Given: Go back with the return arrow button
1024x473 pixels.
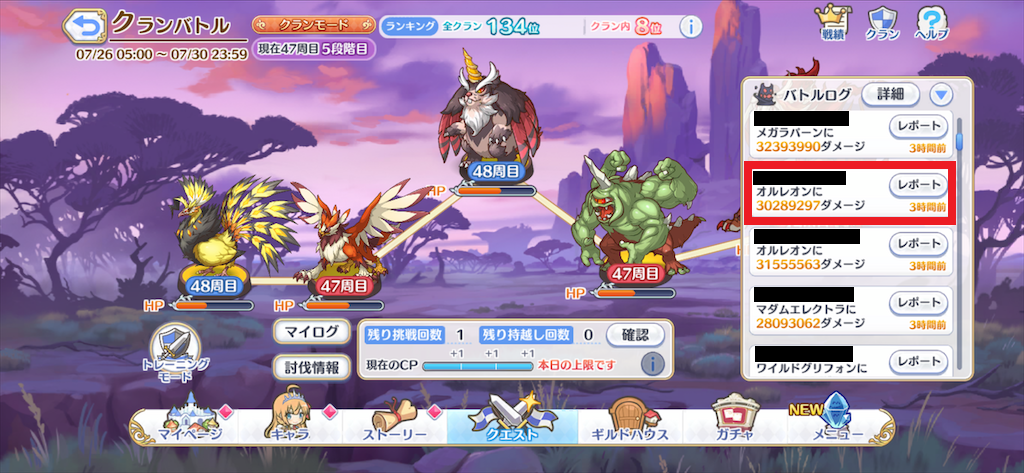Looking at the screenshot, I should tap(87, 25).
